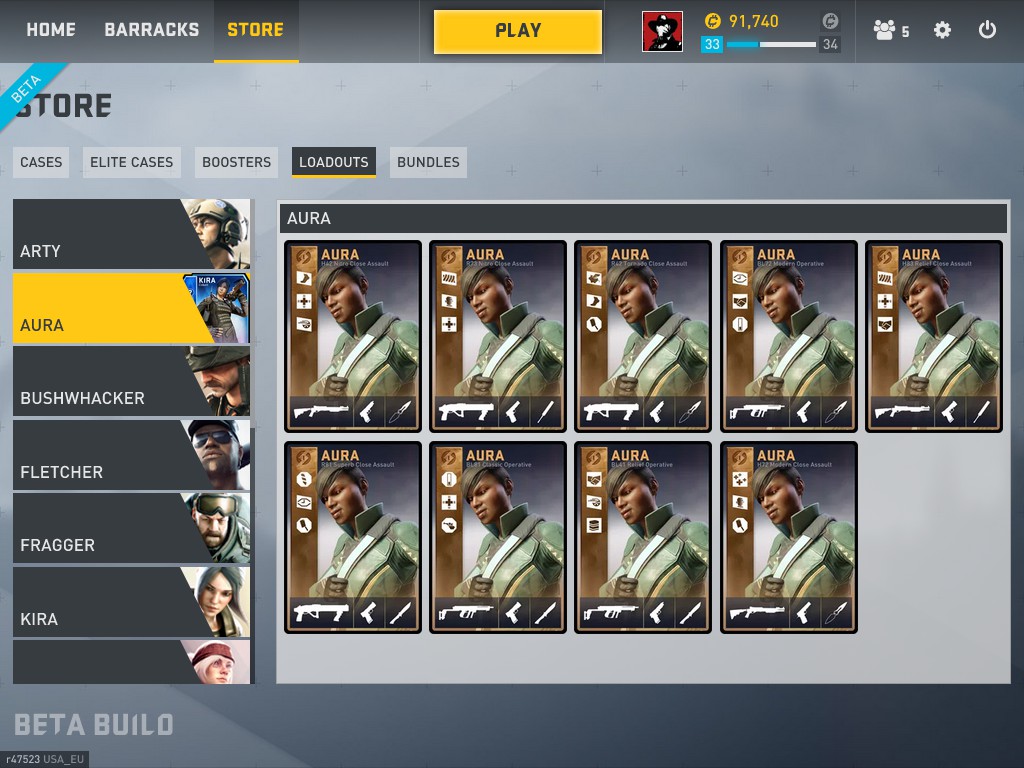Switch to the Cases store category
Screen dimensions: 1024x768
click(41, 162)
